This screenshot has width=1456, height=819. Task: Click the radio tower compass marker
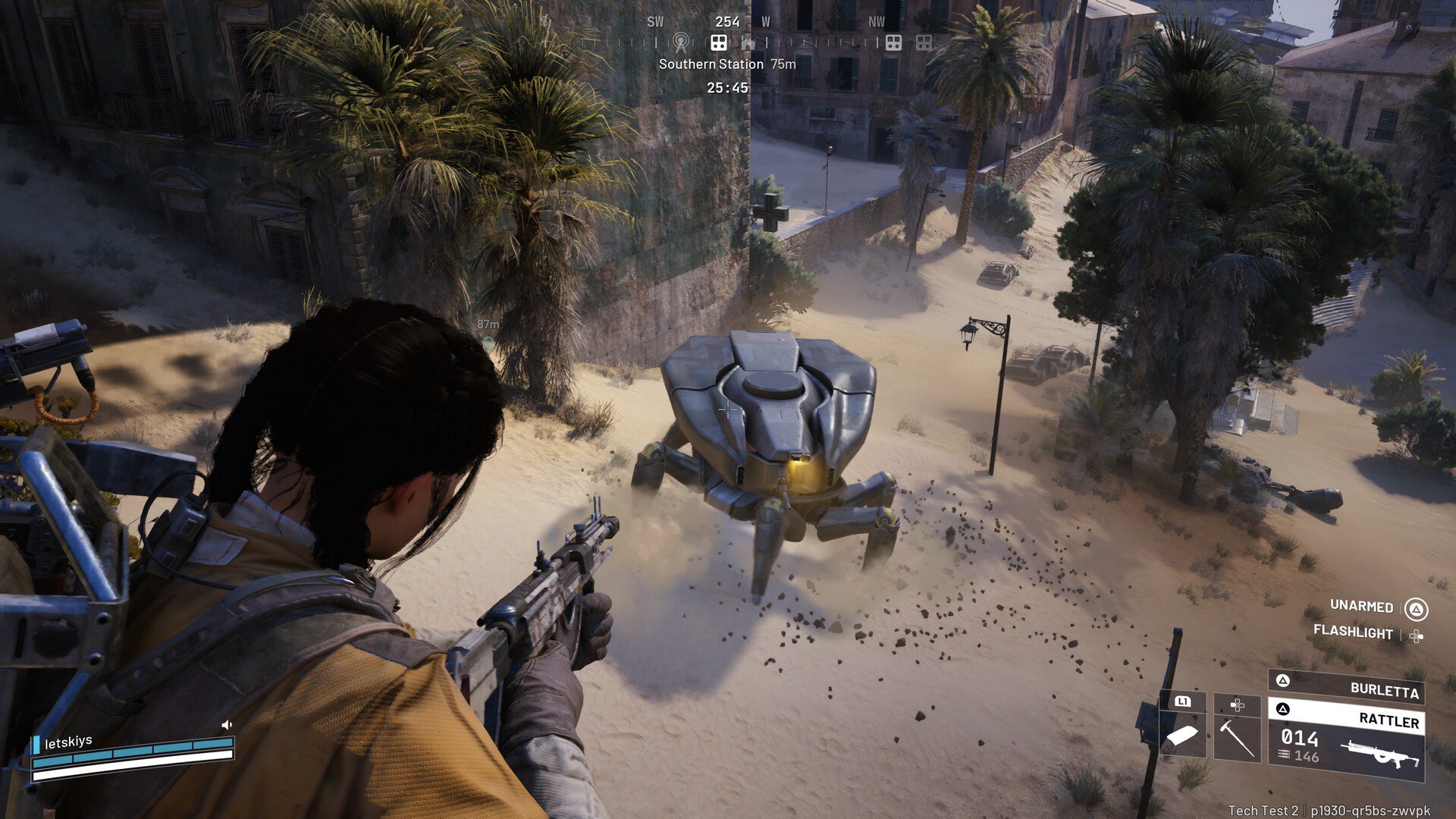pyautogui.click(x=681, y=42)
